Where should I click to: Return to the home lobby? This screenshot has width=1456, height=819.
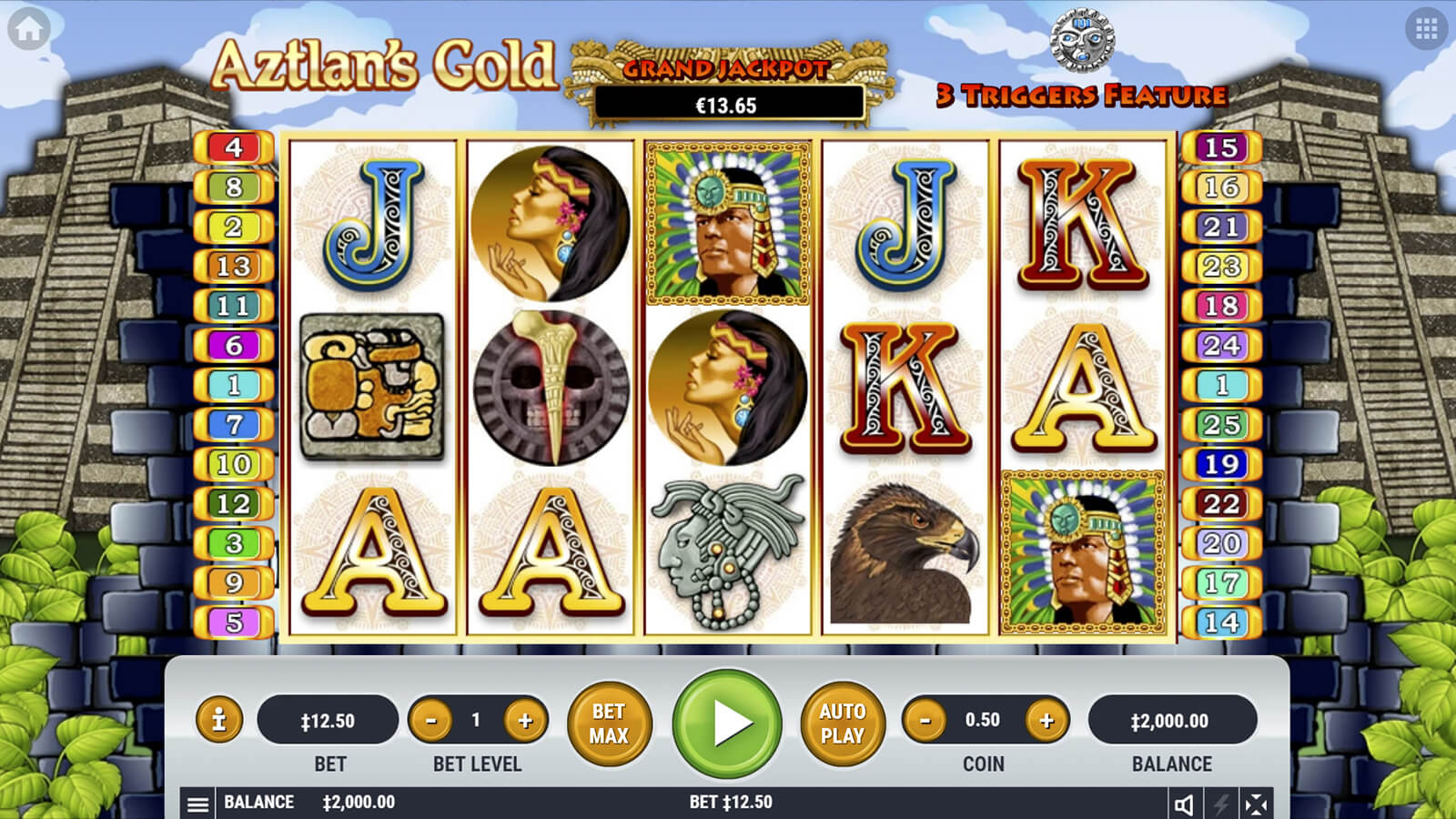coord(28,30)
